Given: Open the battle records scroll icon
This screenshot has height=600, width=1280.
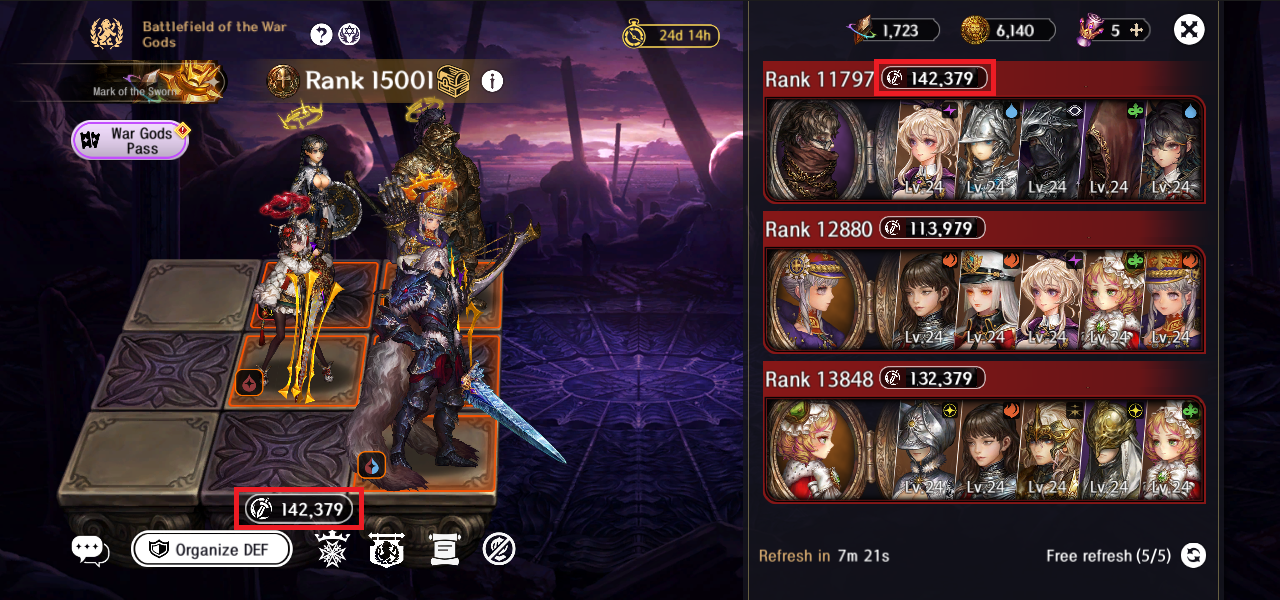Looking at the screenshot, I should point(443,549).
